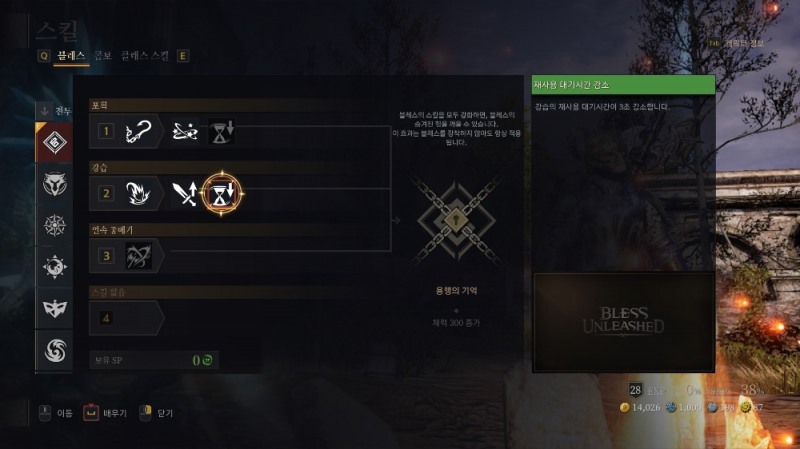Select the 포획 hourglass cooldown upgrade
Screen dimensions: 800x449
(221, 131)
